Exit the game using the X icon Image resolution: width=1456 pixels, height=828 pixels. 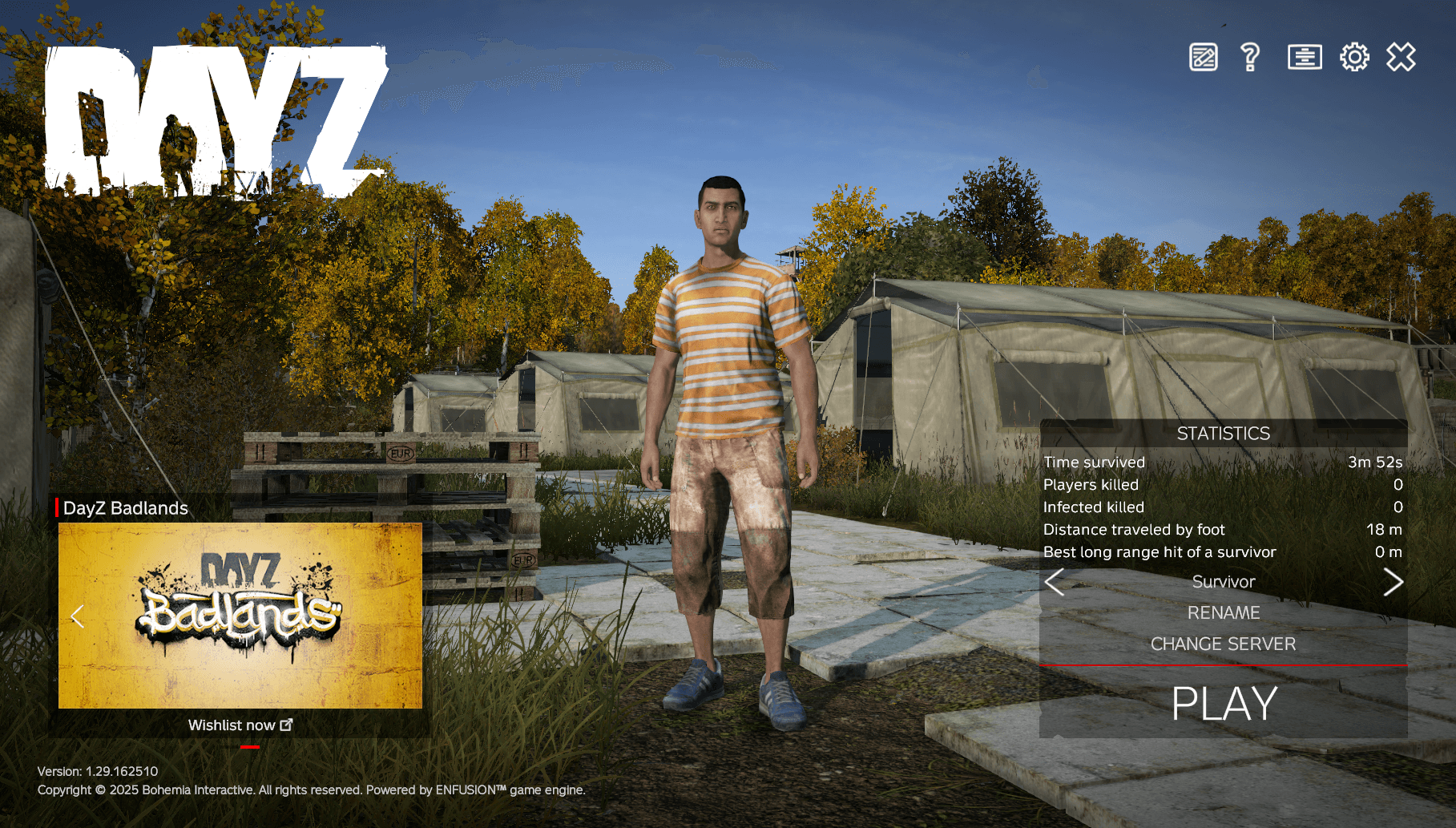click(x=1399, y=57)
